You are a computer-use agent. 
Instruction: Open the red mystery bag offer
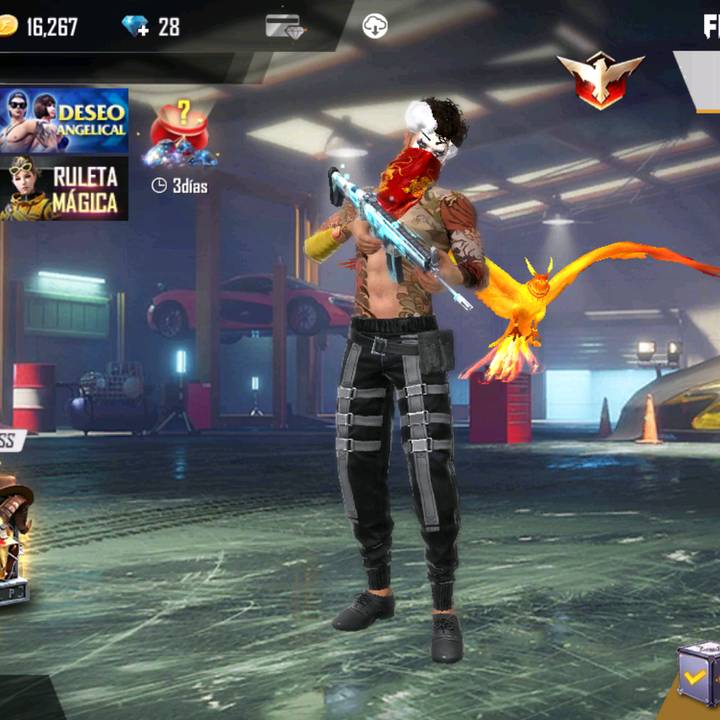[180, 135]
